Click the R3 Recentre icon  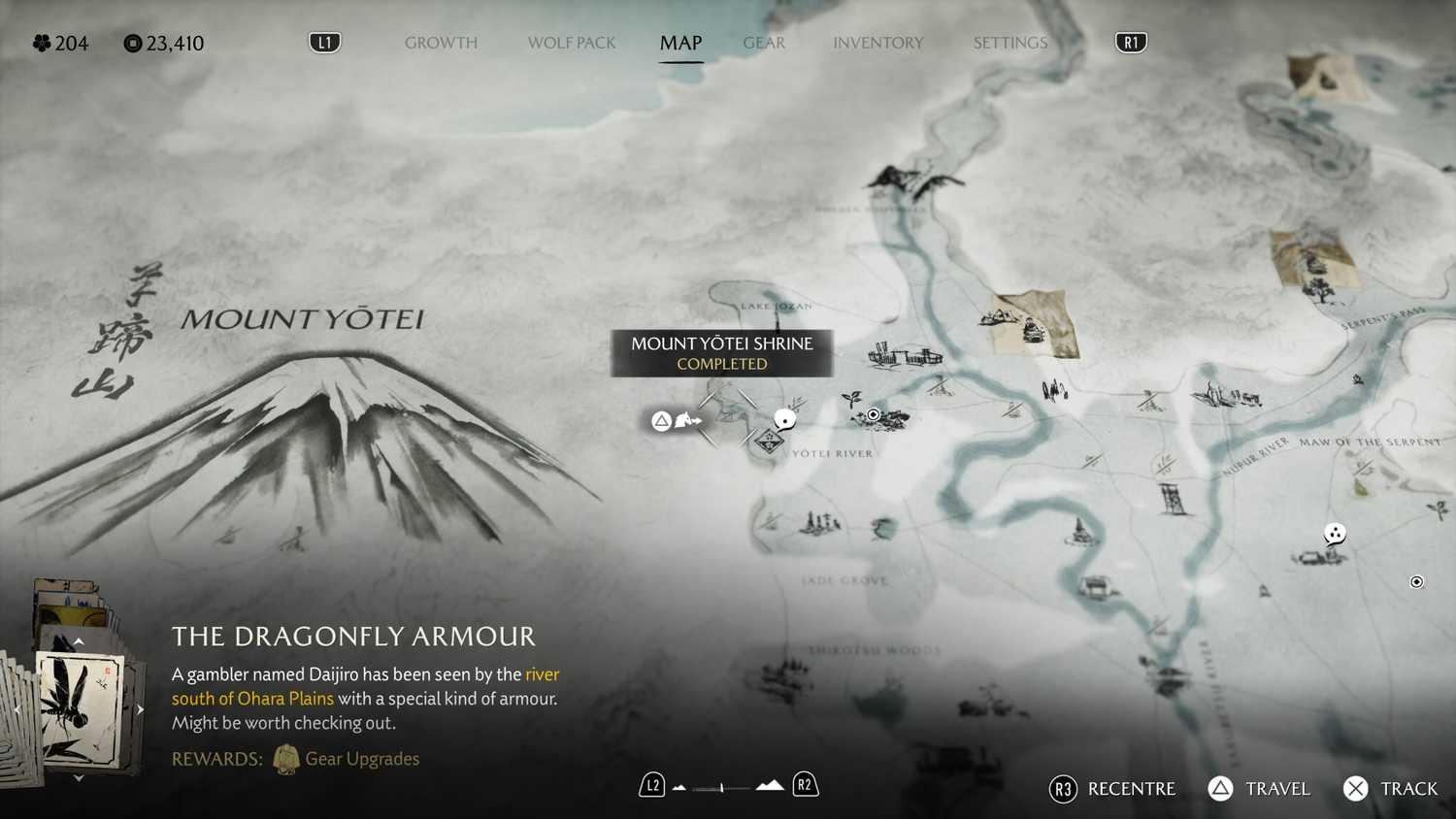(x=1062, y=789)
